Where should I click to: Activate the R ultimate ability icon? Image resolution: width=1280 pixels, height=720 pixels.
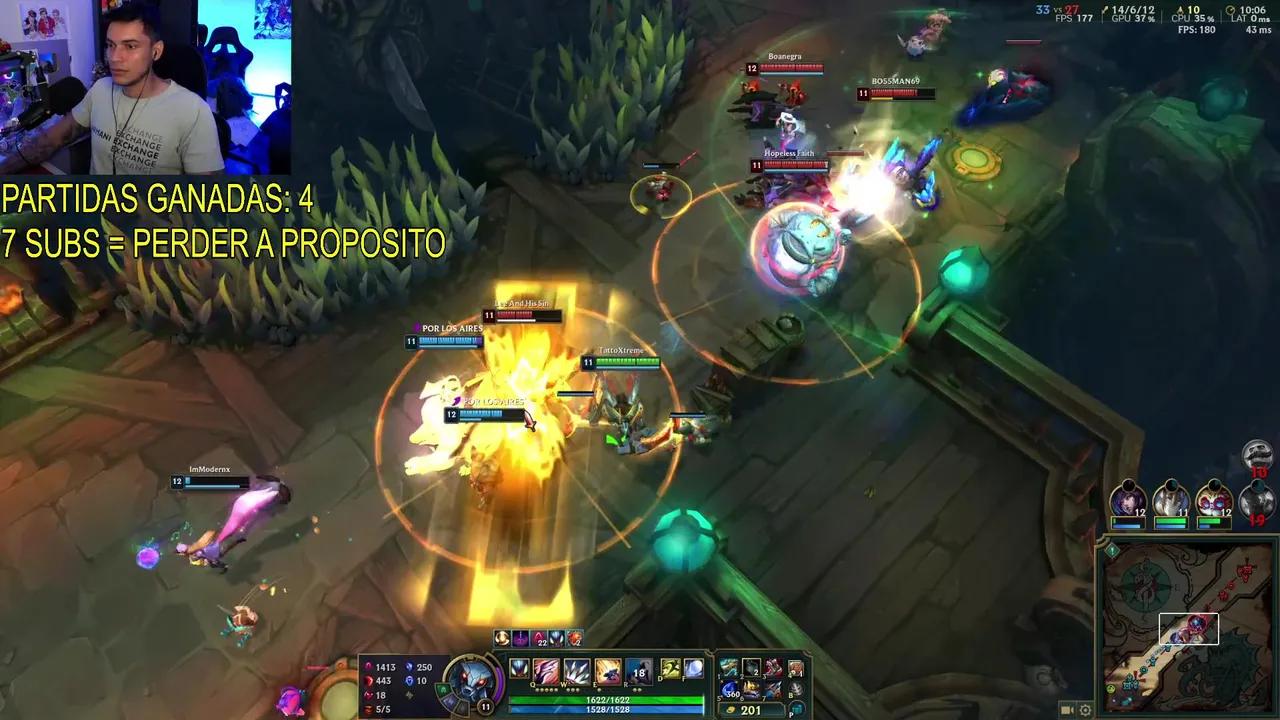click(x=639, y=671)
